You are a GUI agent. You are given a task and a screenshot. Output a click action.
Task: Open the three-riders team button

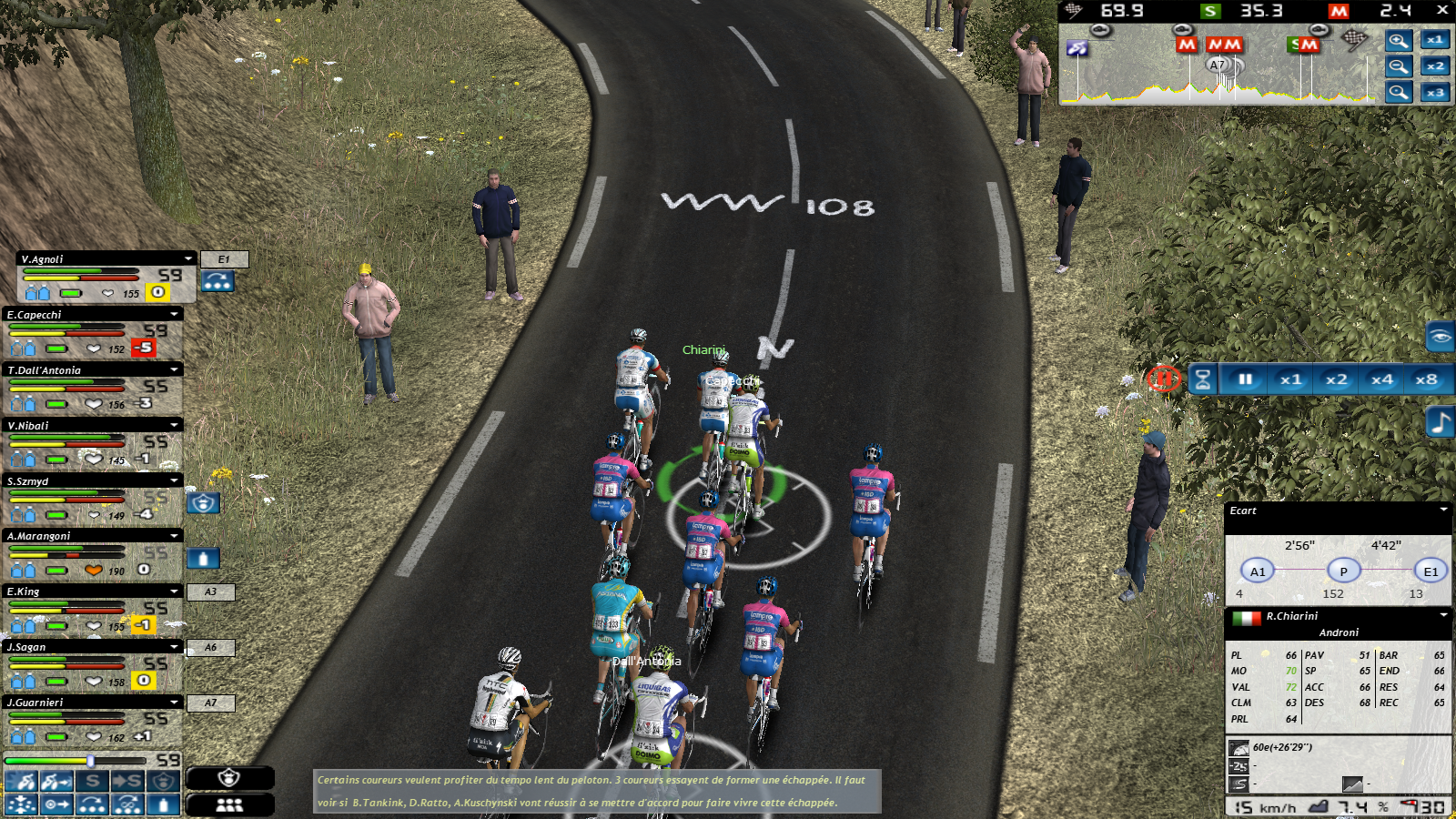click(229, 804)
